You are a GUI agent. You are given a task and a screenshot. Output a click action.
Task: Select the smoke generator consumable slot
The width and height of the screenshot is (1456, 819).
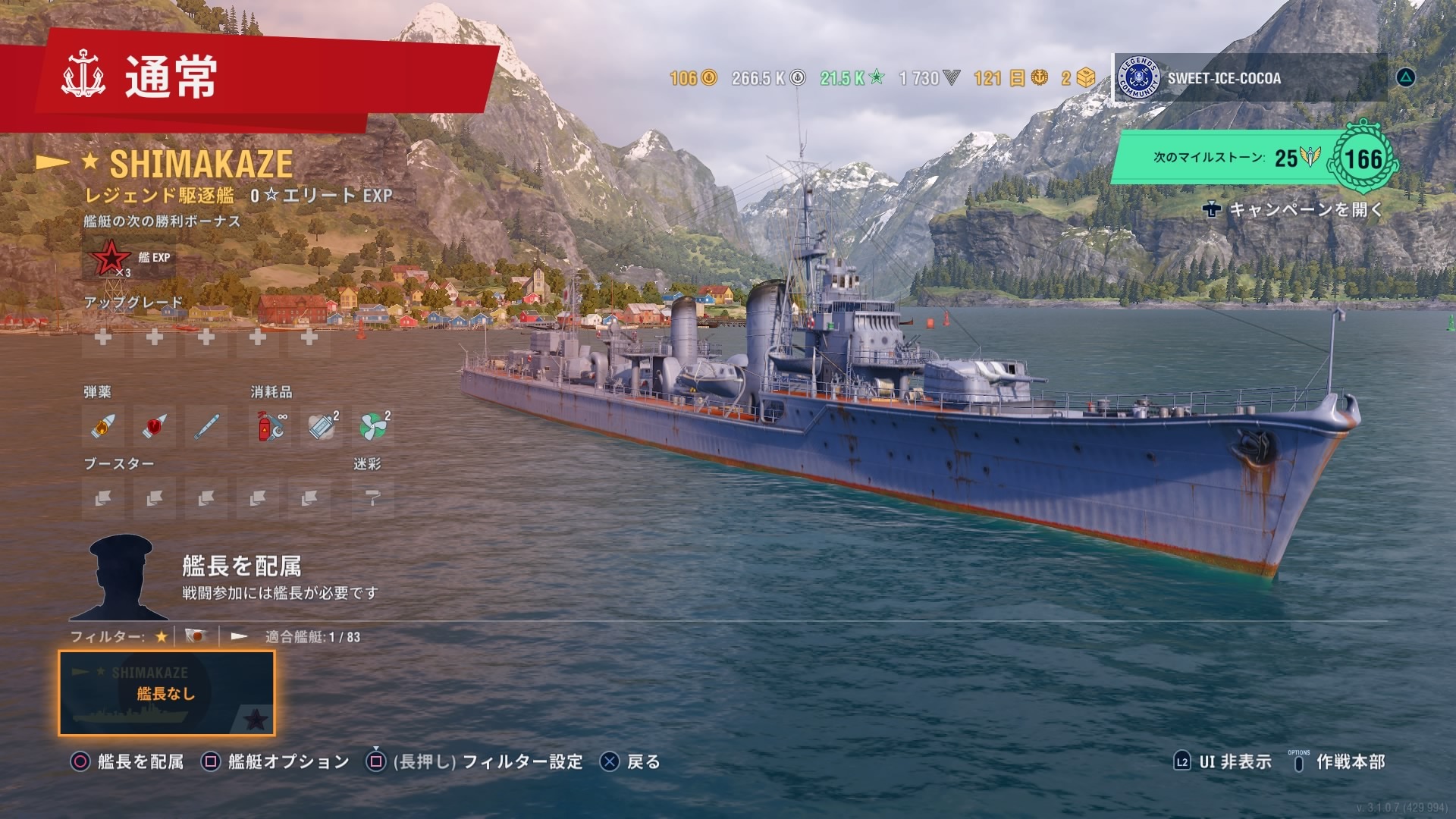click(322, 426)
